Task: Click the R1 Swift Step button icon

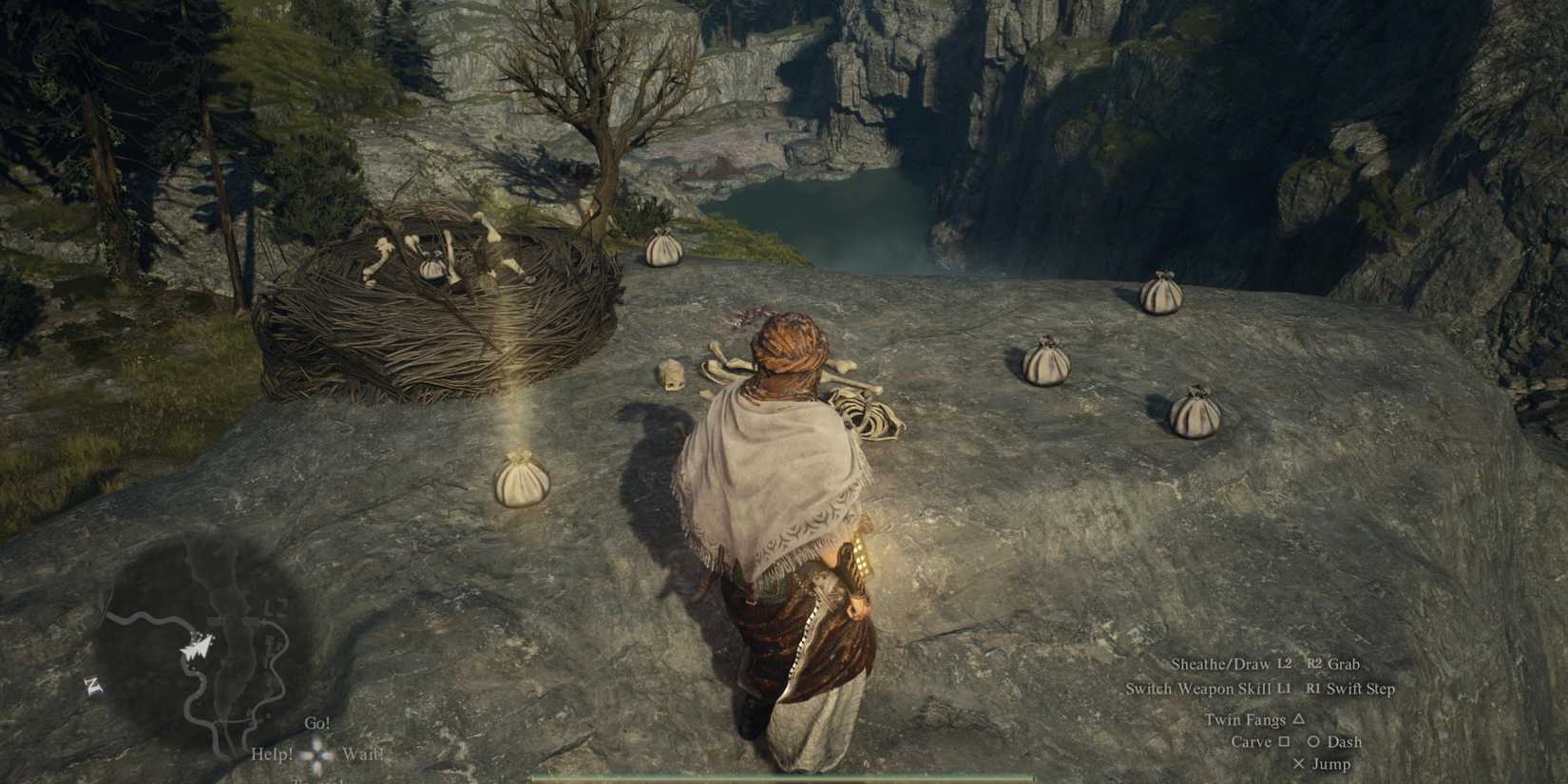Action: click(x=1313, y=689)
